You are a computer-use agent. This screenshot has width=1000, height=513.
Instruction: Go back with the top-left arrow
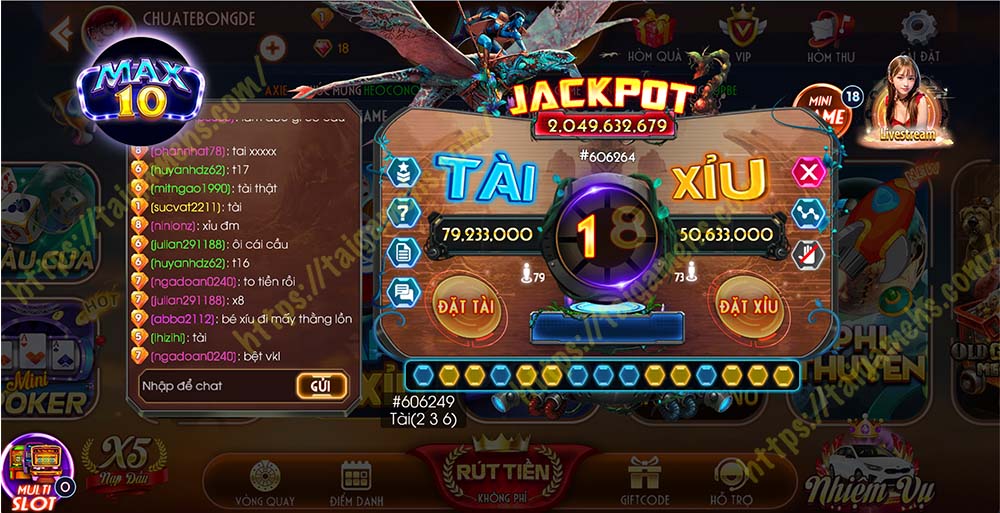point(64,34)
